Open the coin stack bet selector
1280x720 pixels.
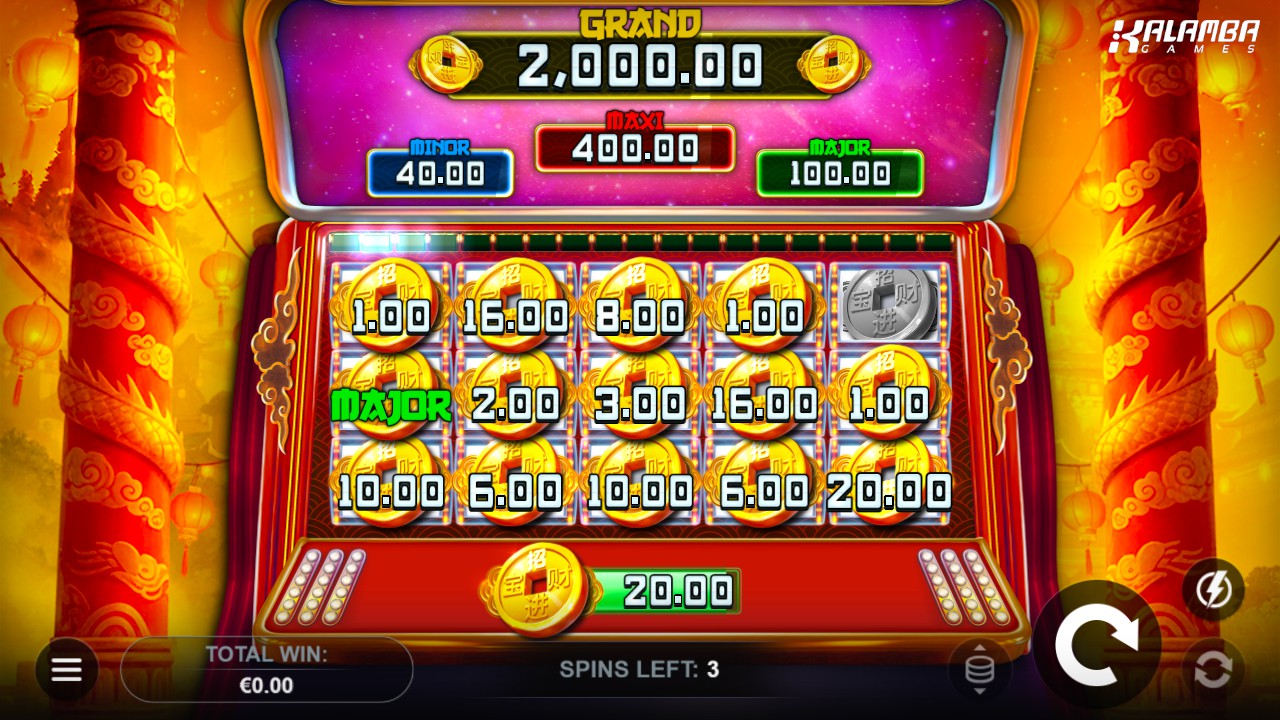[x=980, y=669]
